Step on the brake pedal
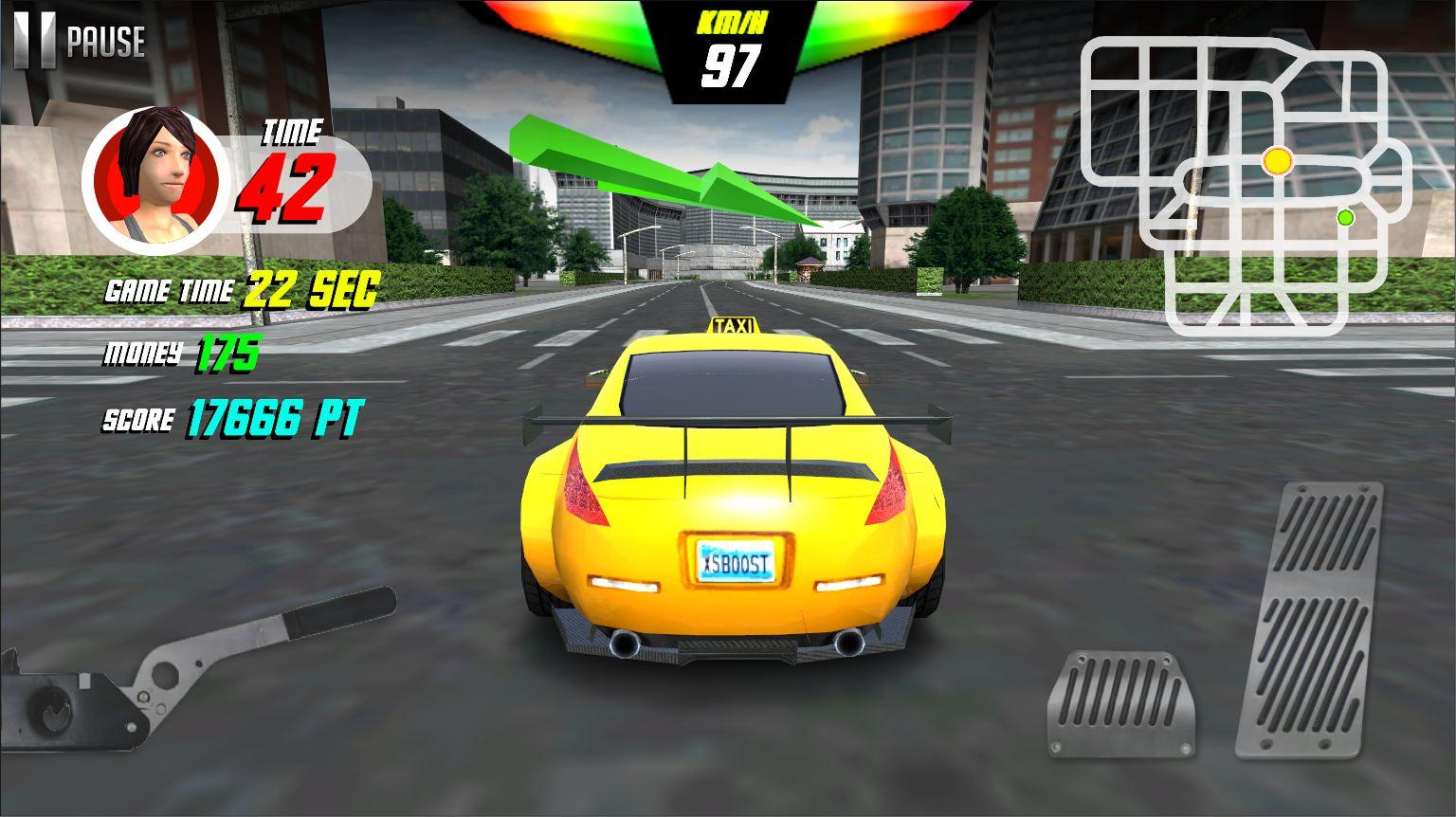The image size is (1456, 817). coord(1121,704)
